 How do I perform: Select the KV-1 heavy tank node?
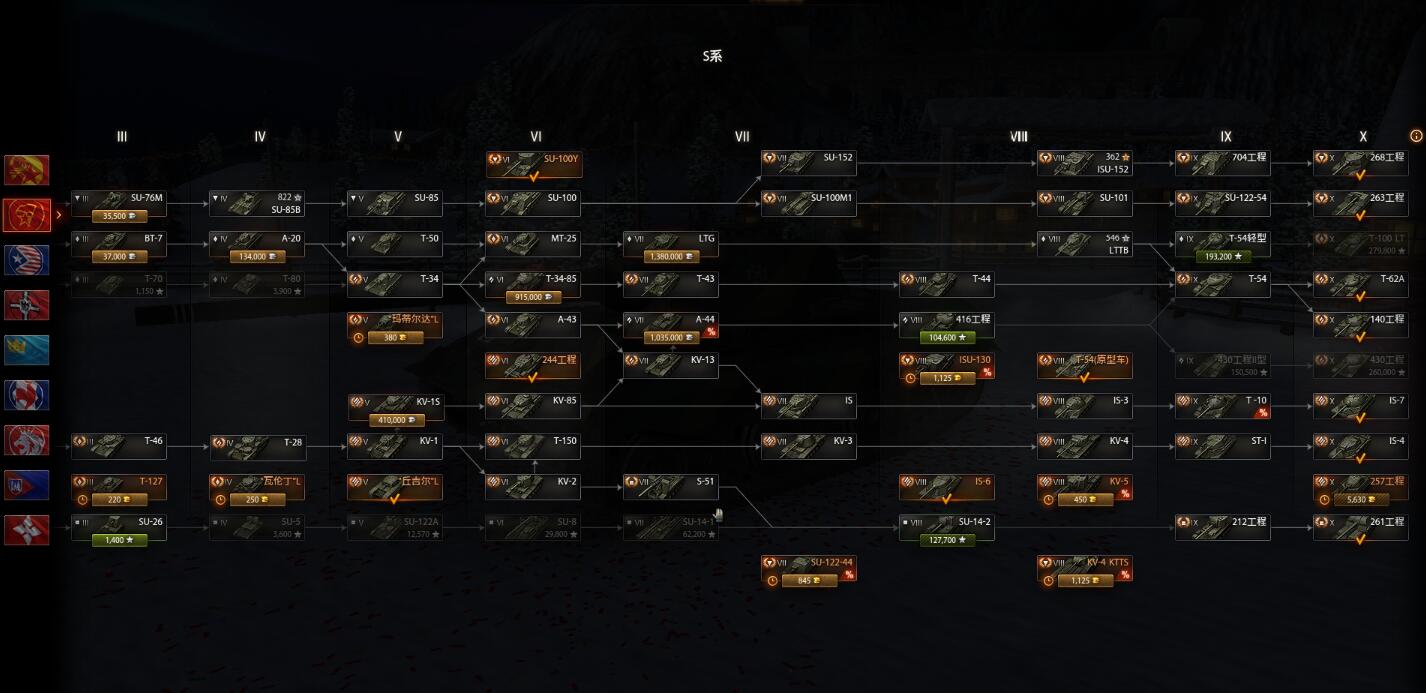point(394,442)
